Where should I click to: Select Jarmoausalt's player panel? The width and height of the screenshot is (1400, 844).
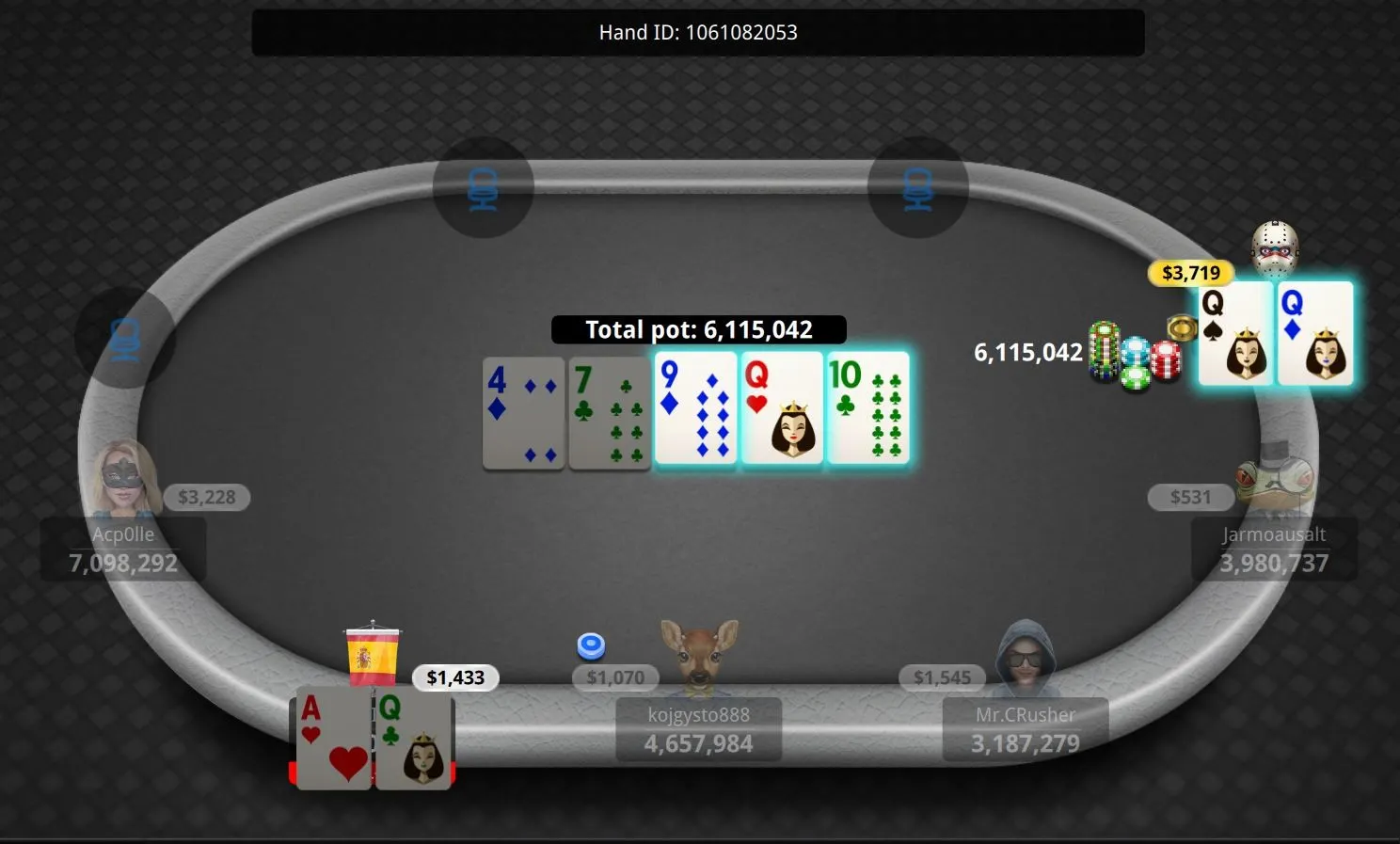1273,549
